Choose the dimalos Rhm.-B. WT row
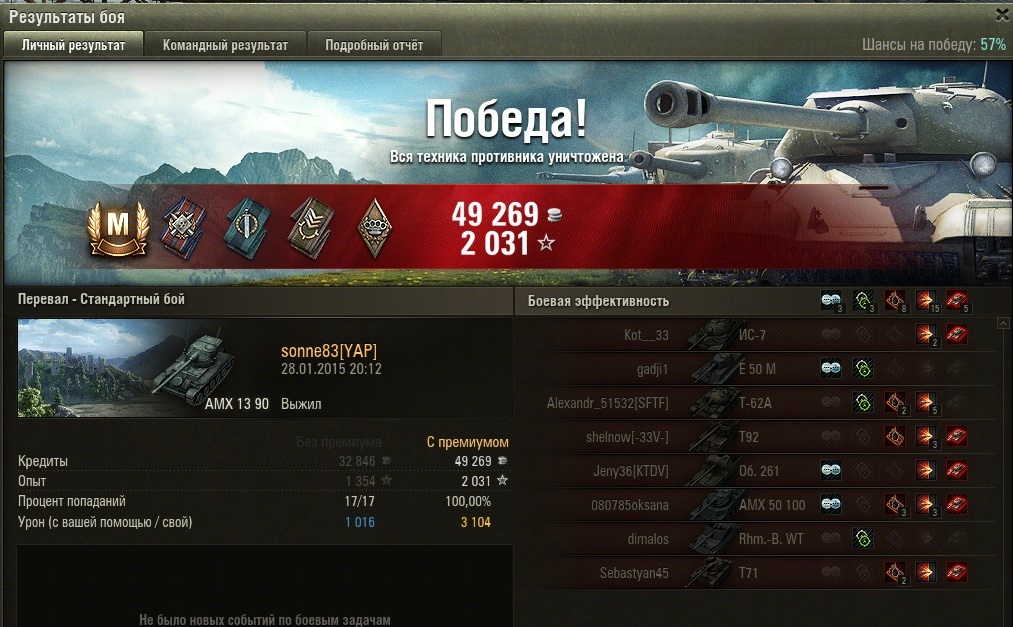 point(760,539)
